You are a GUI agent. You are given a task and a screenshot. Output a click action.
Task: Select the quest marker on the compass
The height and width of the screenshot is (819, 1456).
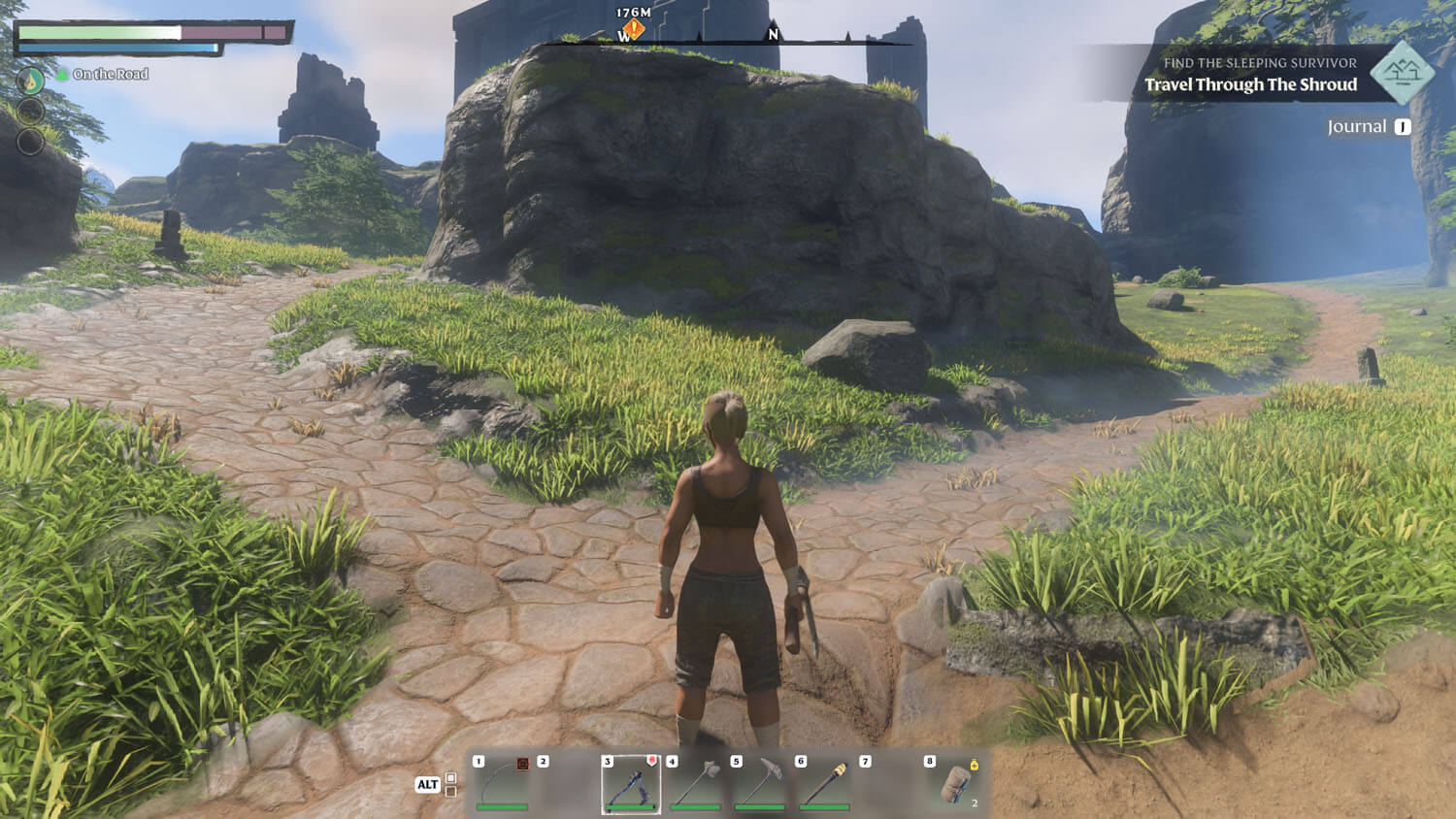(x=633, y=29)
